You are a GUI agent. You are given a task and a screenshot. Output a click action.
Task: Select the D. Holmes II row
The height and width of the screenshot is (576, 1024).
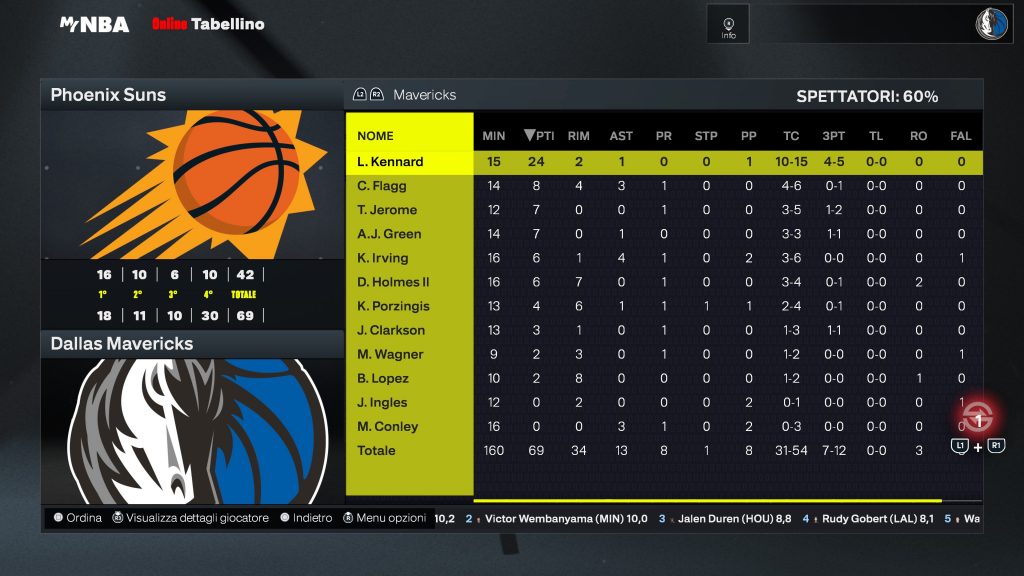[393, 282]
